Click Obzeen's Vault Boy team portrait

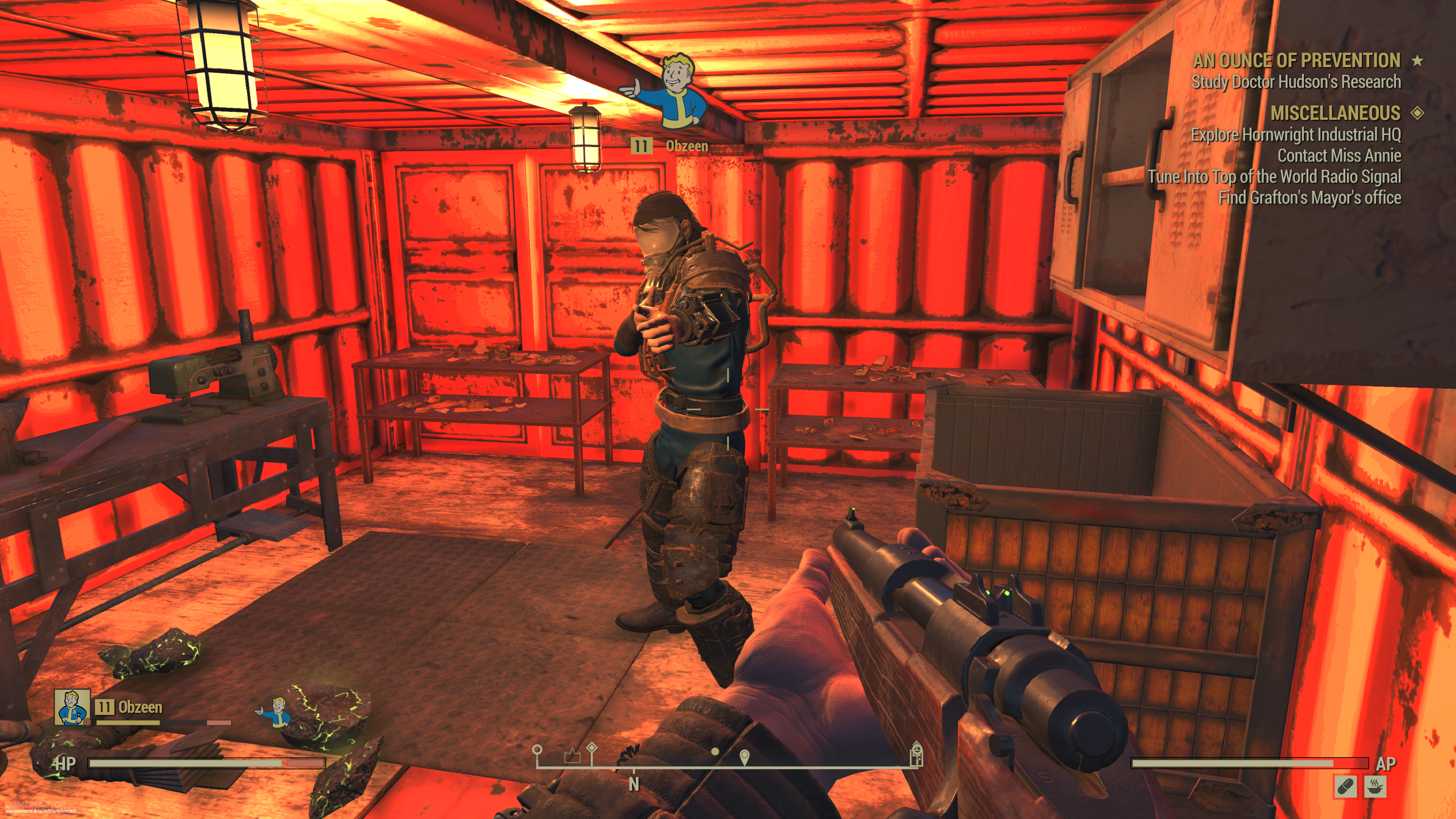coord(72,706)
